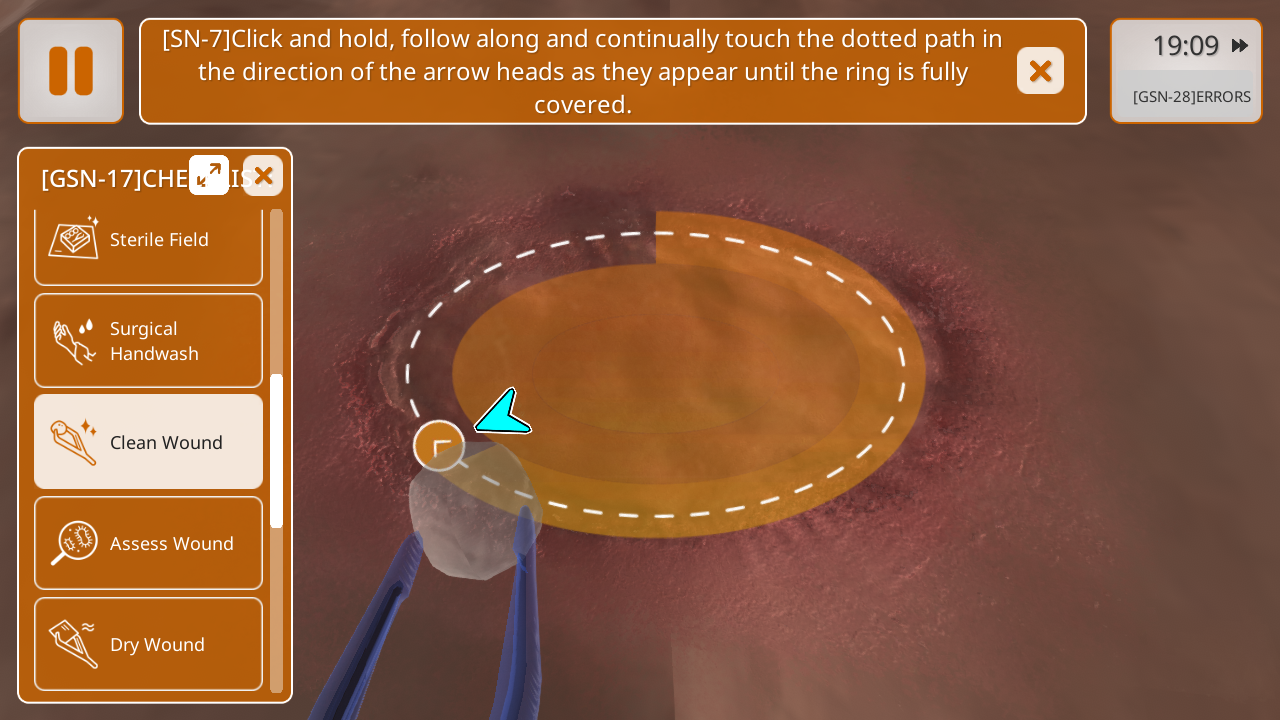Select the Clean Wound step
Image resolution: width=1280 pixels, height=720 pixels.
pos(148,442)
